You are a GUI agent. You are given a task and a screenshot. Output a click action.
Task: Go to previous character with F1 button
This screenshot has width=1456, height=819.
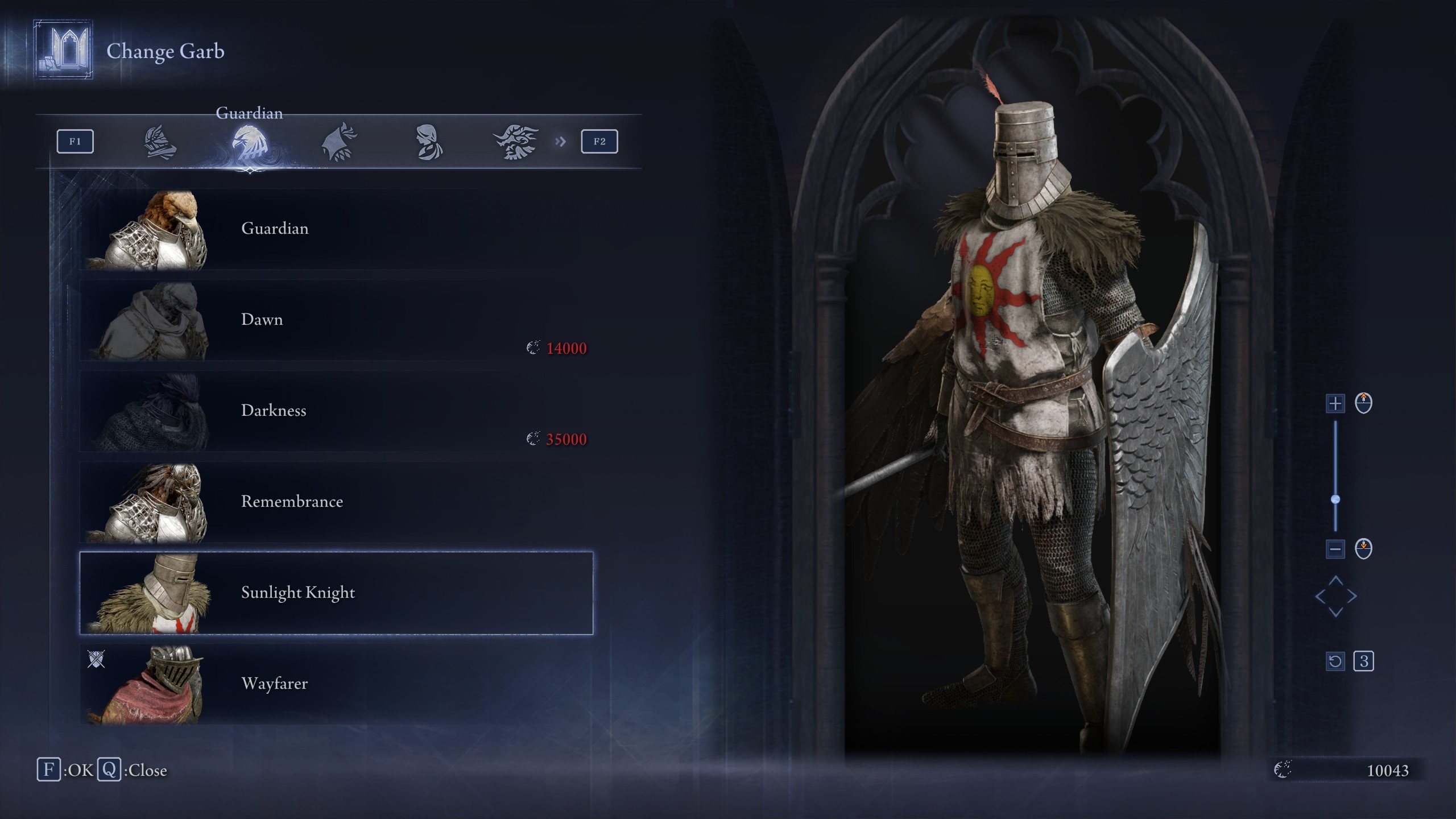pyautogui.click(x=75, y=142)
